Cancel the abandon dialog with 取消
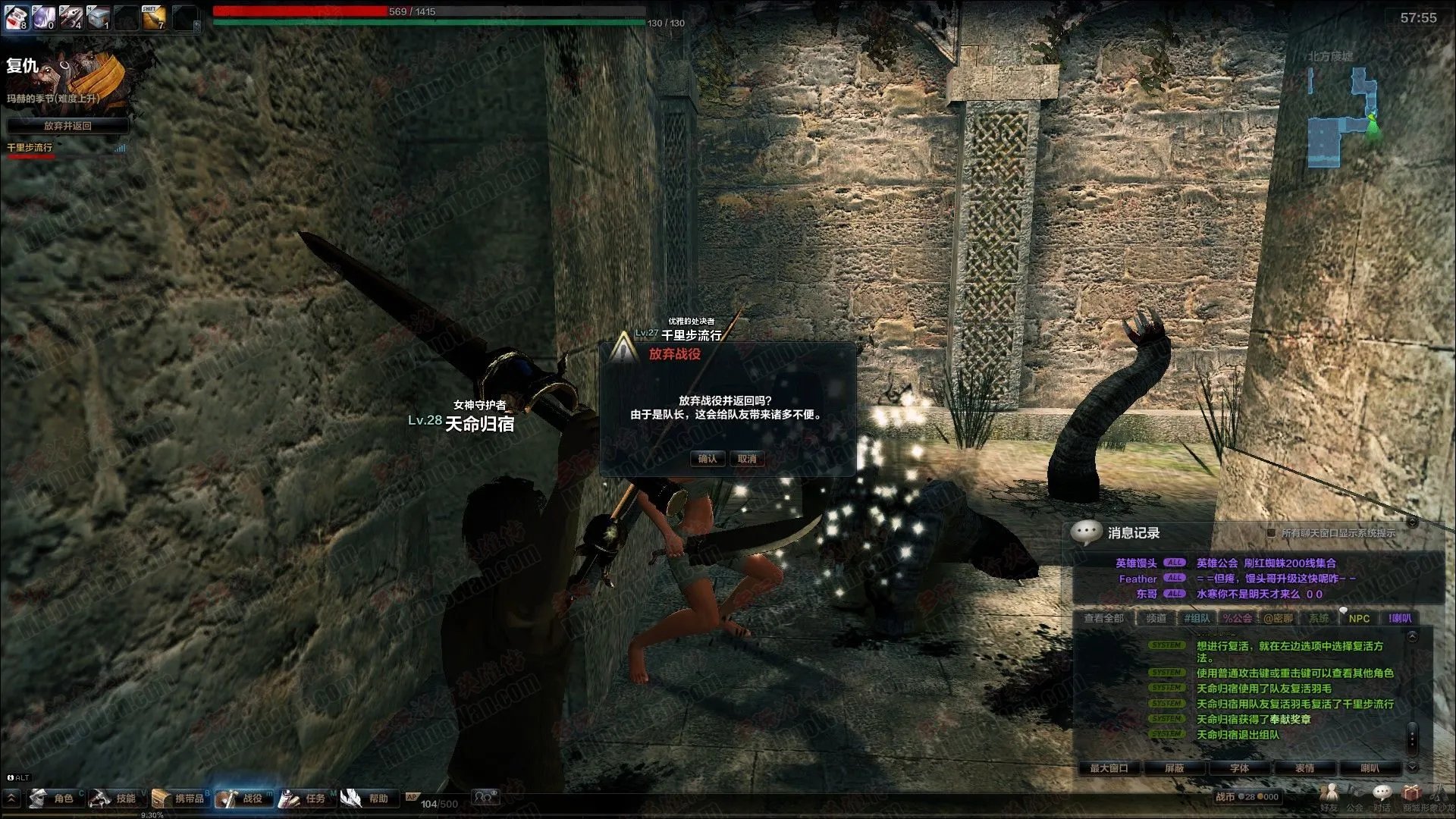 pos(747,459)
